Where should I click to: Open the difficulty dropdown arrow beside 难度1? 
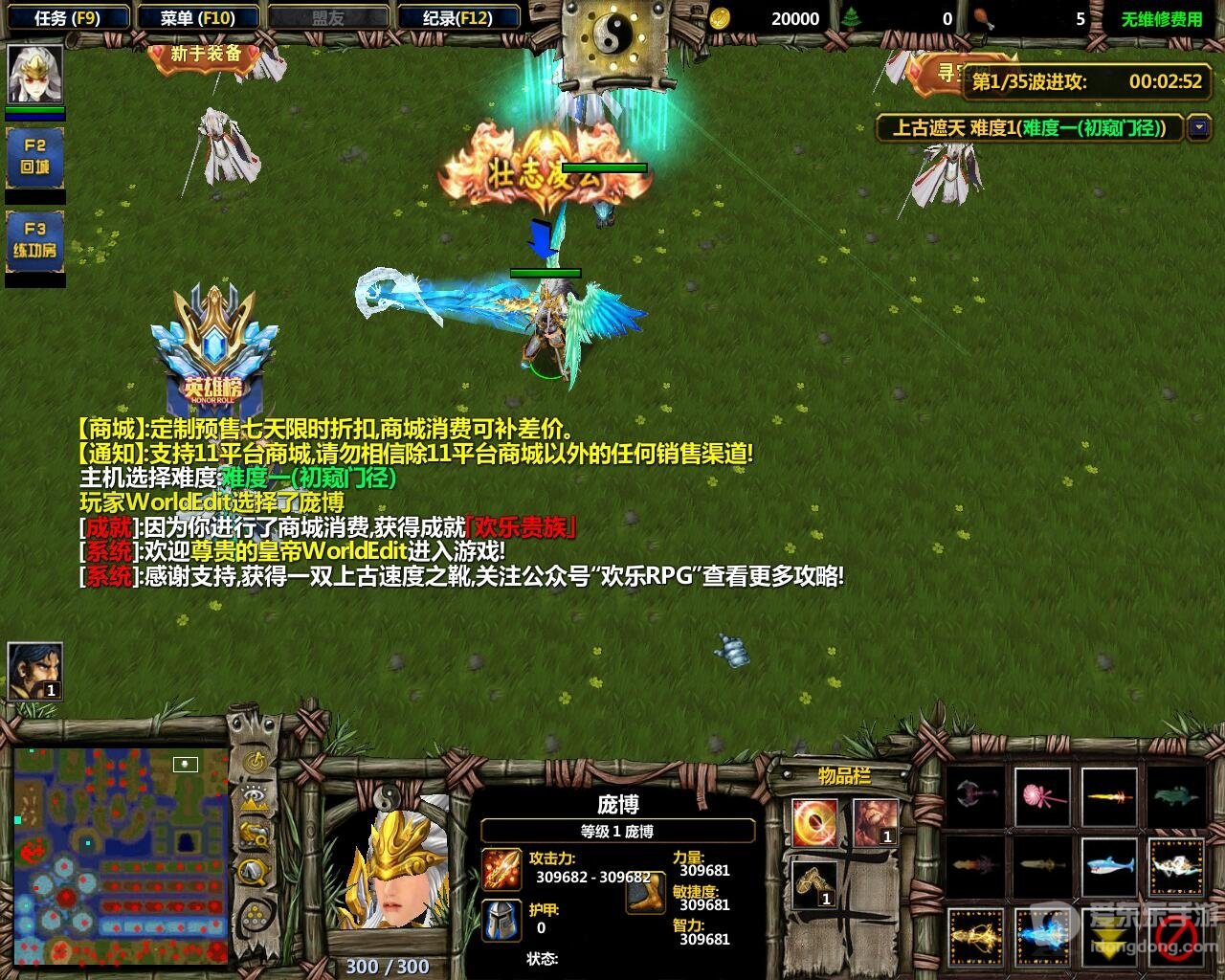click(x=1196, y=124)
